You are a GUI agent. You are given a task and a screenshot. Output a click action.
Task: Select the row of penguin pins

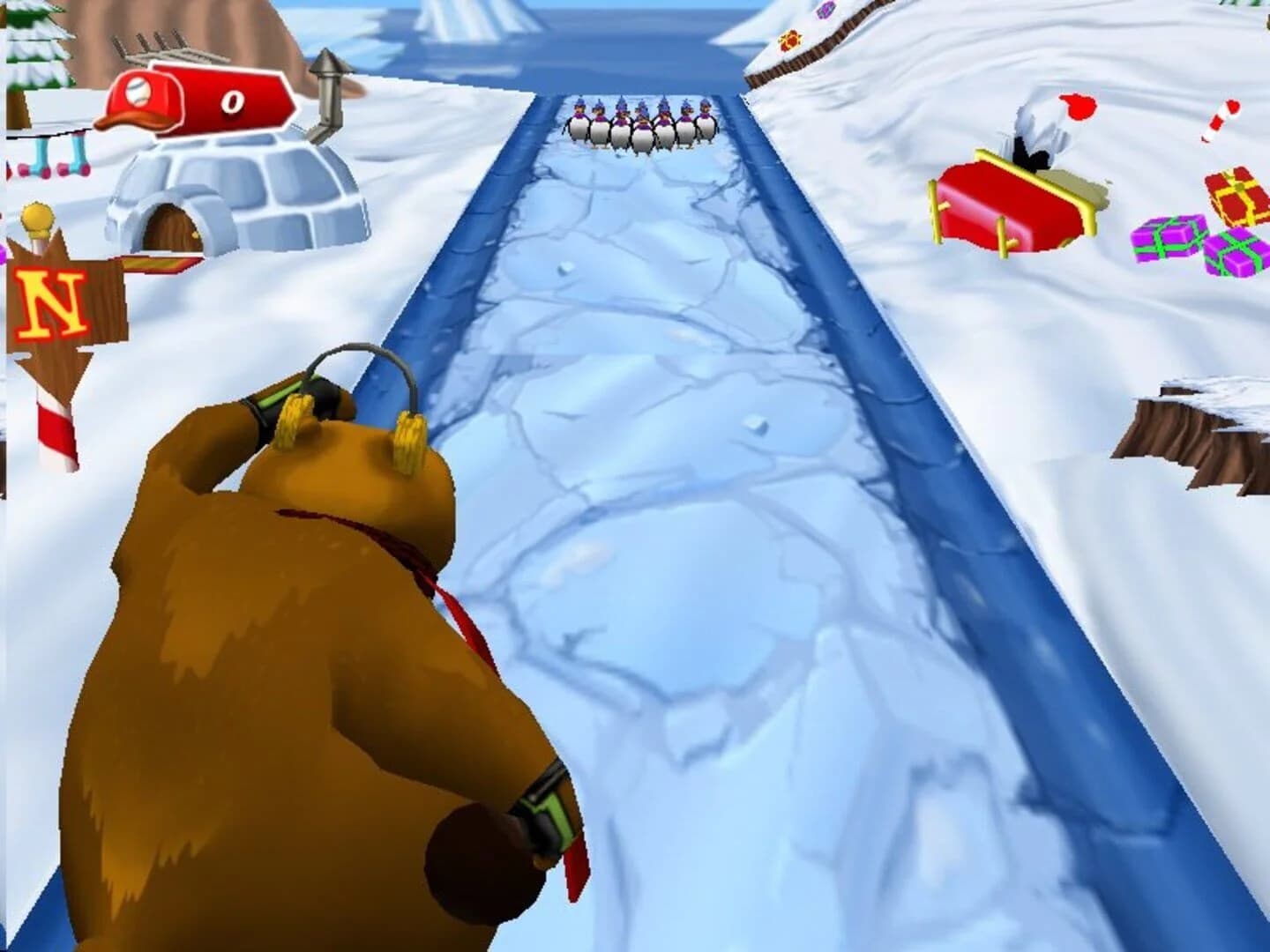pyautogui.click(x=639, y=123)
